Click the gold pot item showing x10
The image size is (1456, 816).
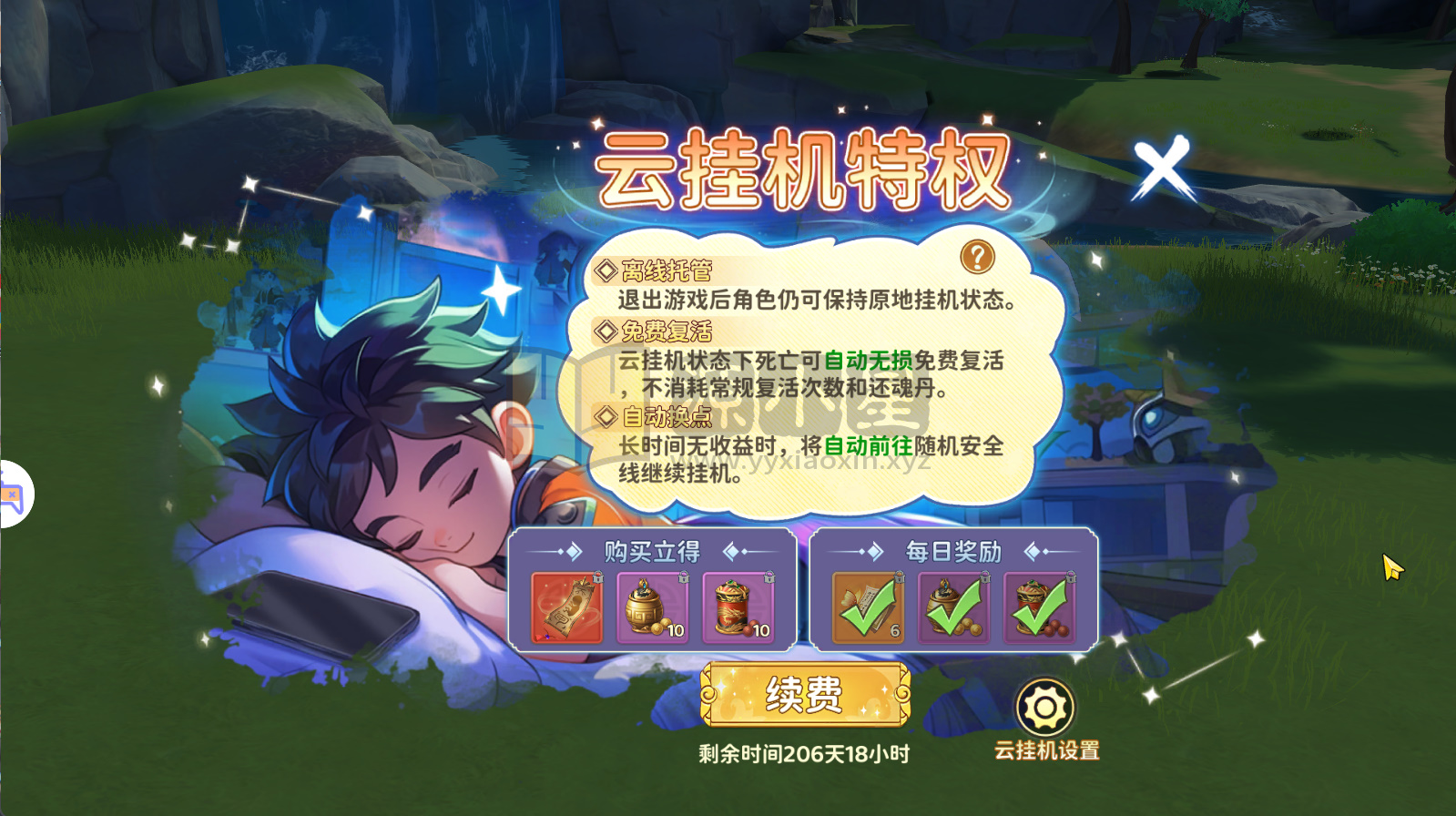[653, 607]
